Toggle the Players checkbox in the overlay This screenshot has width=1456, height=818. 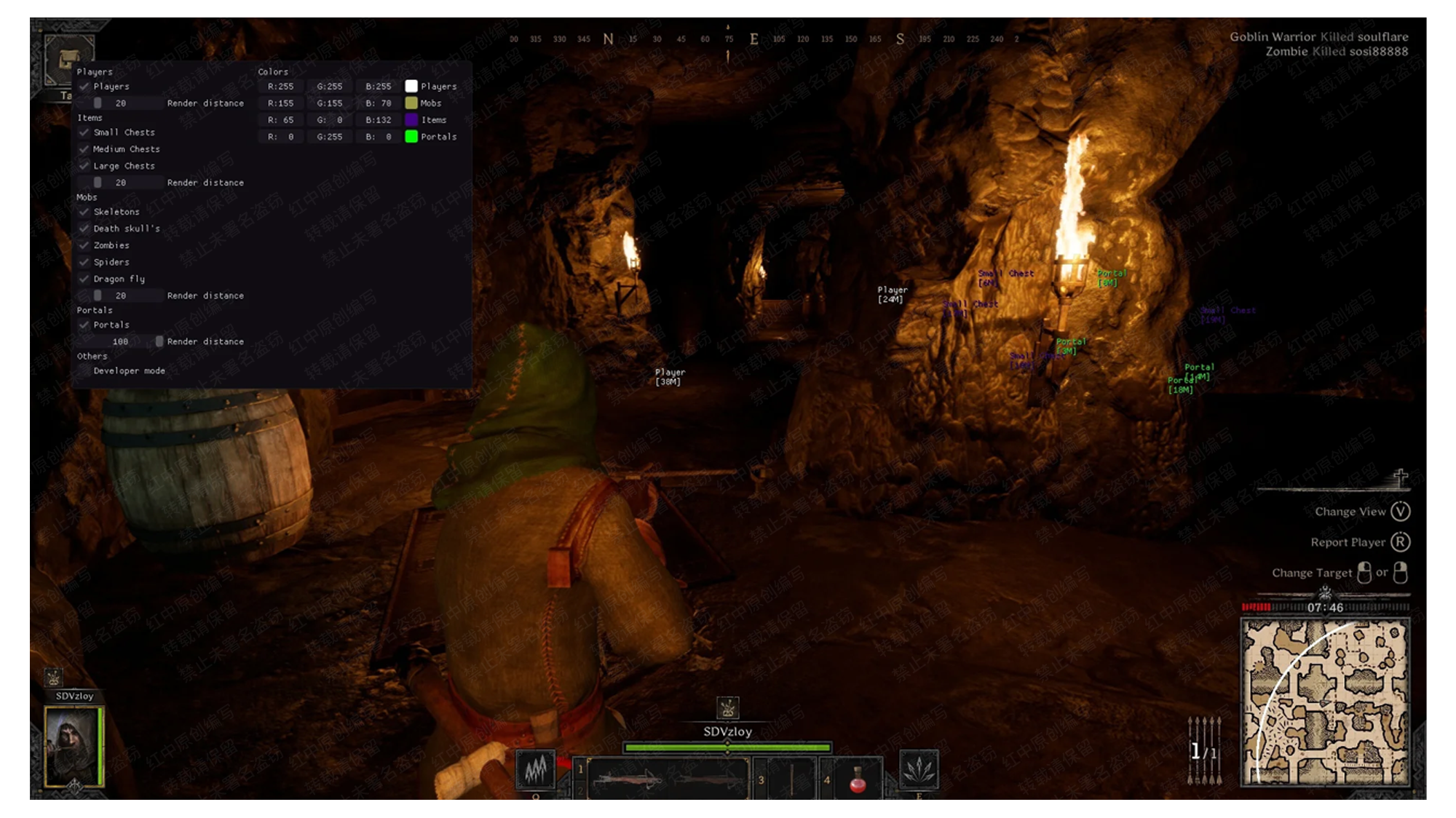tap(84, 87)
